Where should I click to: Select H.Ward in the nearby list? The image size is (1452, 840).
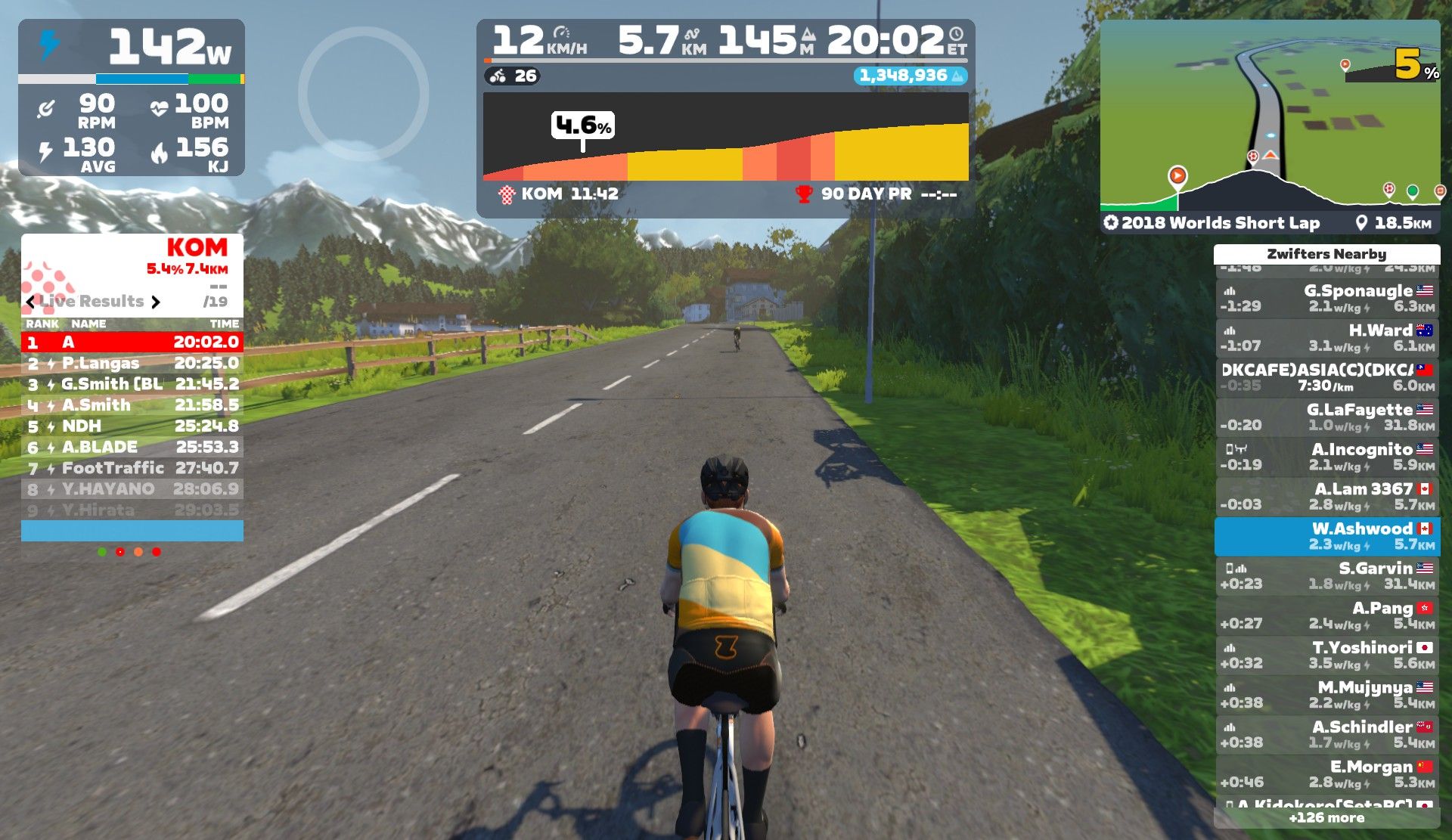point(1326,338)
